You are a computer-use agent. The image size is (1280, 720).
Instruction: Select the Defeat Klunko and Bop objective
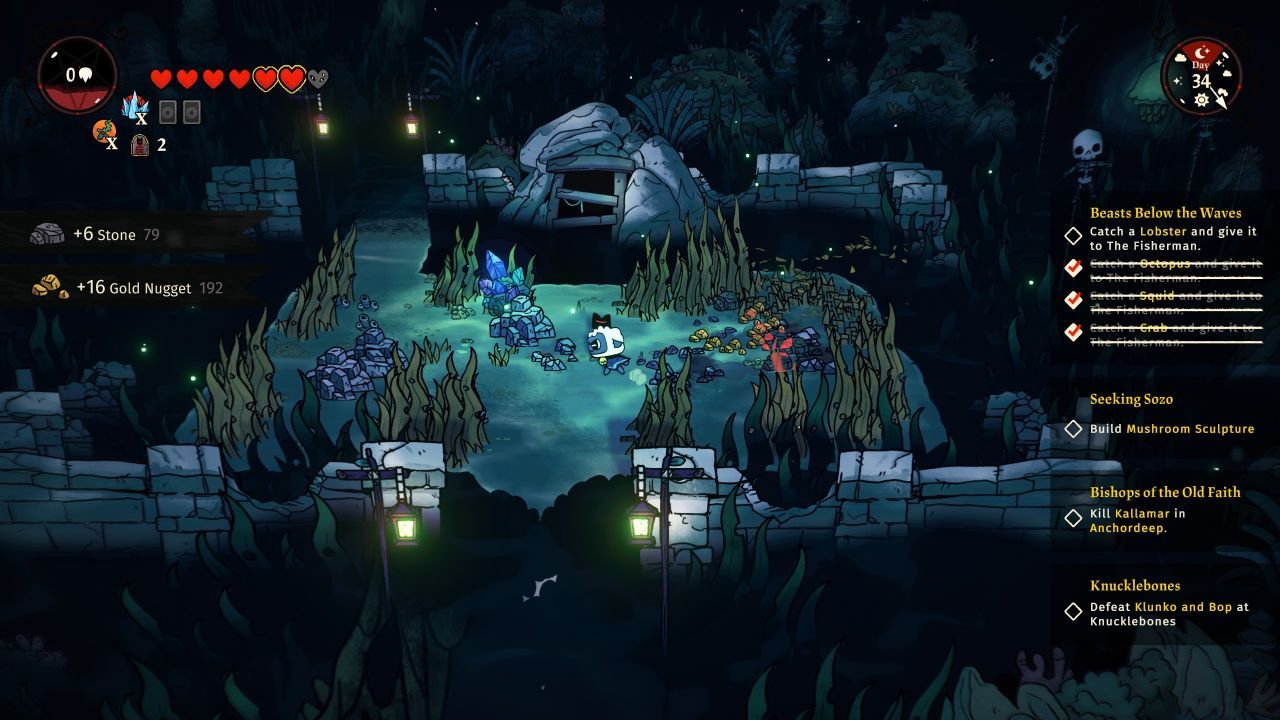1168,614
